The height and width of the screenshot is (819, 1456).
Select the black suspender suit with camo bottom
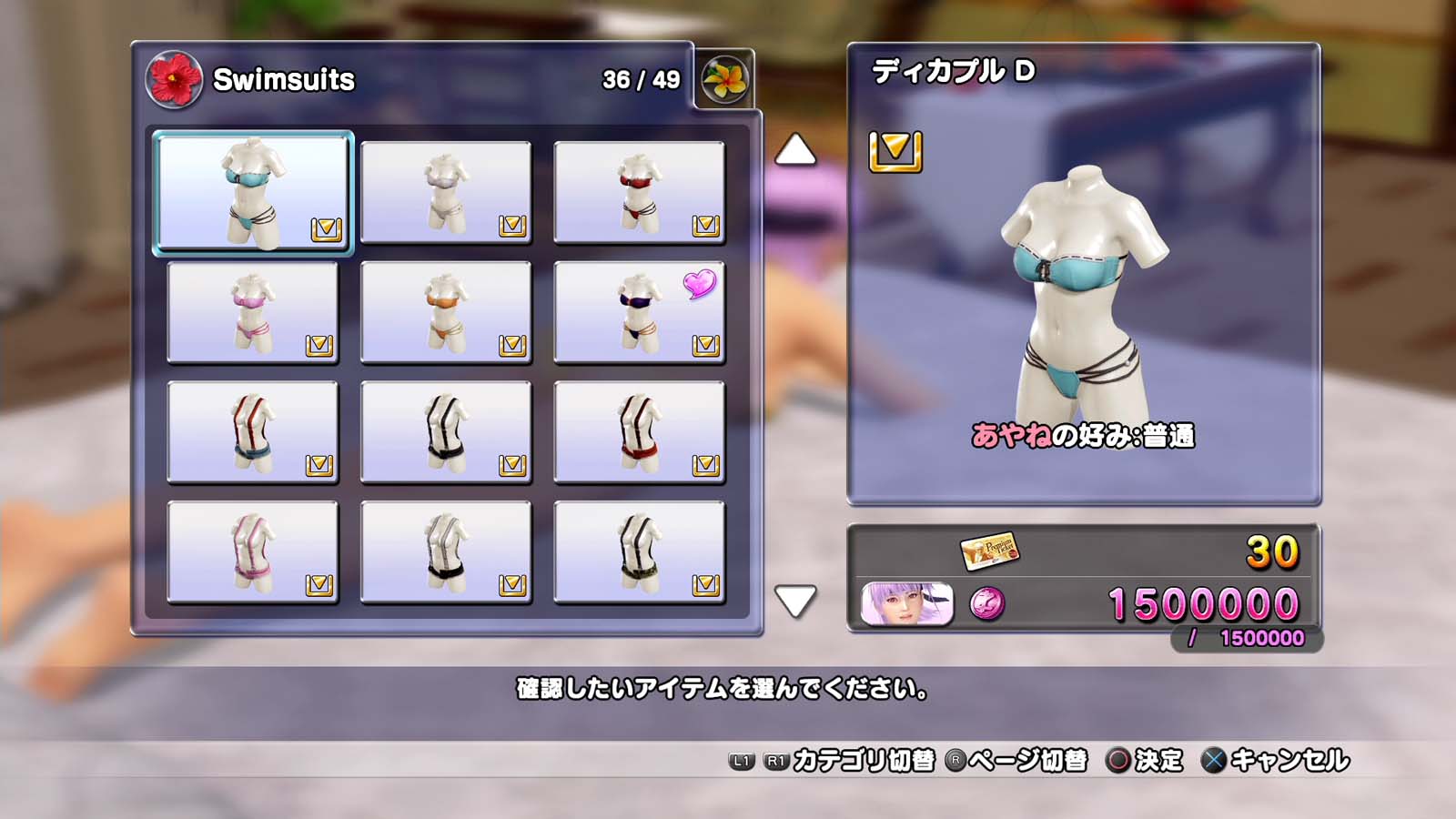(x=639, y=552)
